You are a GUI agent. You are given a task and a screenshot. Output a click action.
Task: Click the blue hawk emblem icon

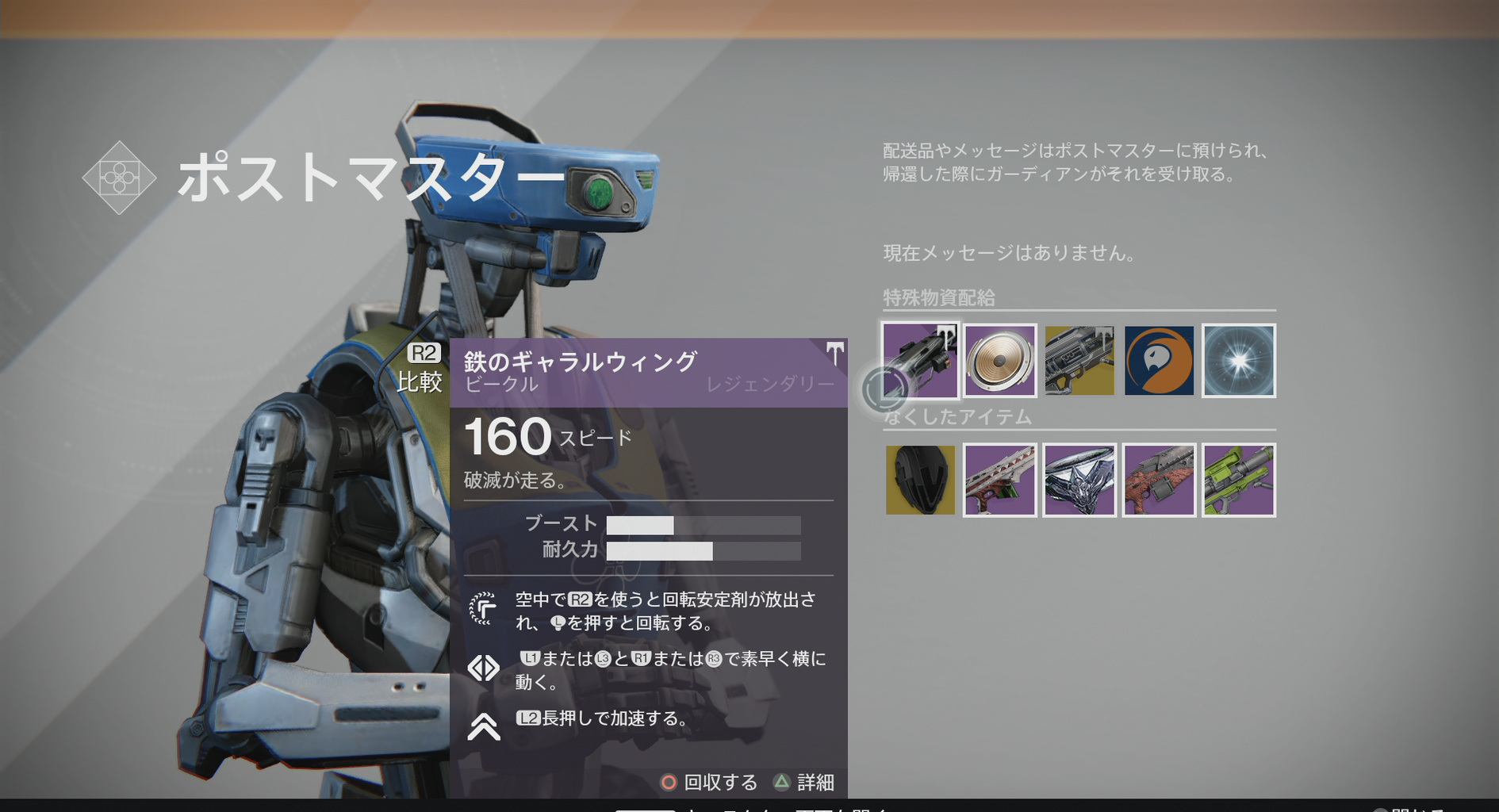[1158, 361]
